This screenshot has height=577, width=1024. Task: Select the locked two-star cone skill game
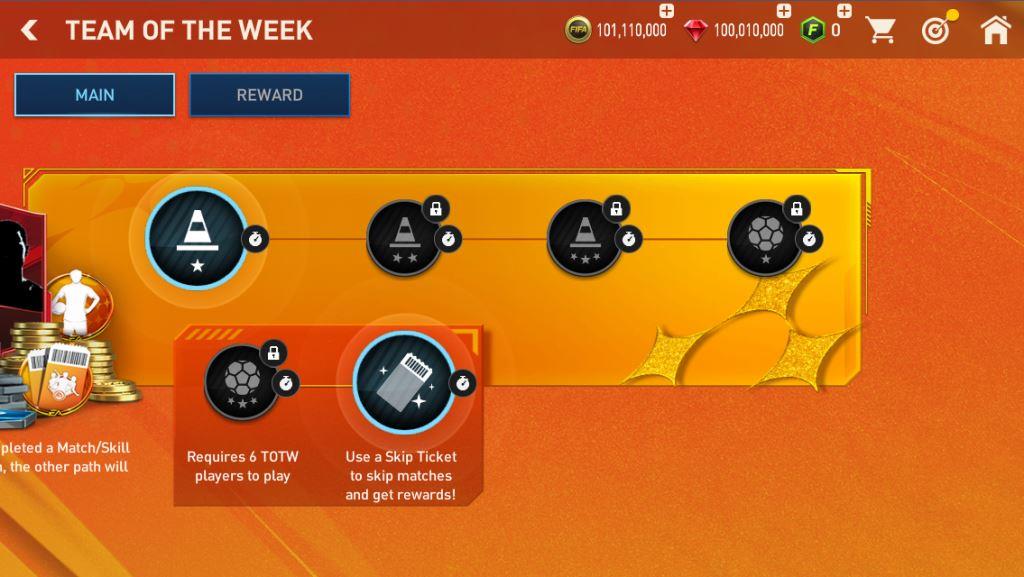pyautogui.click(x=405, y=238)
